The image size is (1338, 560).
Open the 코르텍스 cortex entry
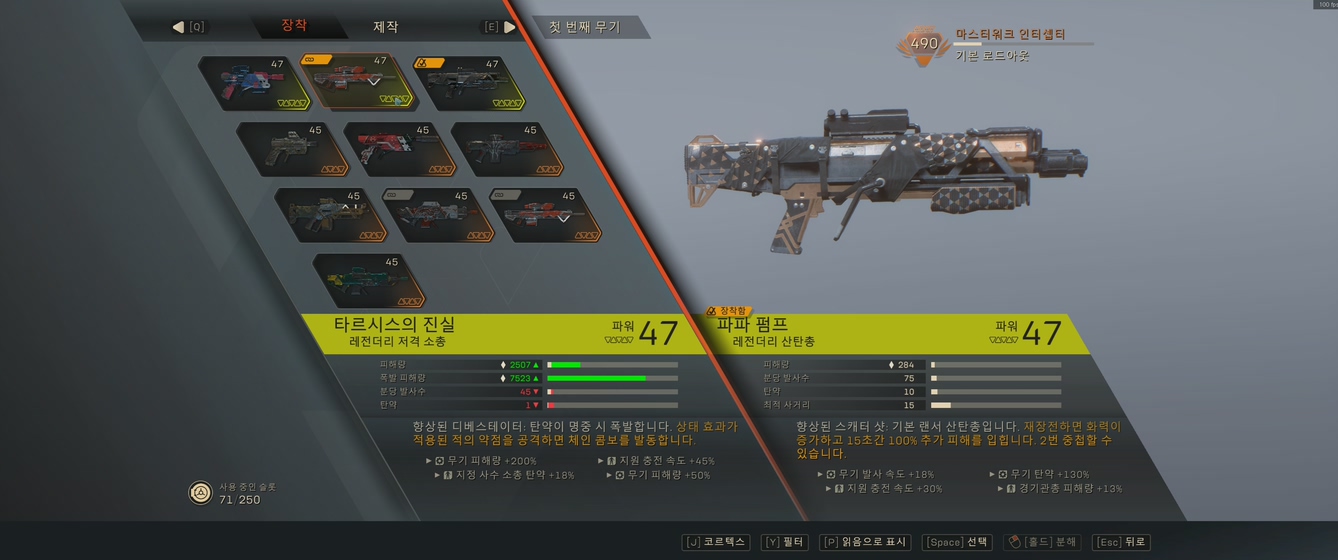(x=716, y=542)
